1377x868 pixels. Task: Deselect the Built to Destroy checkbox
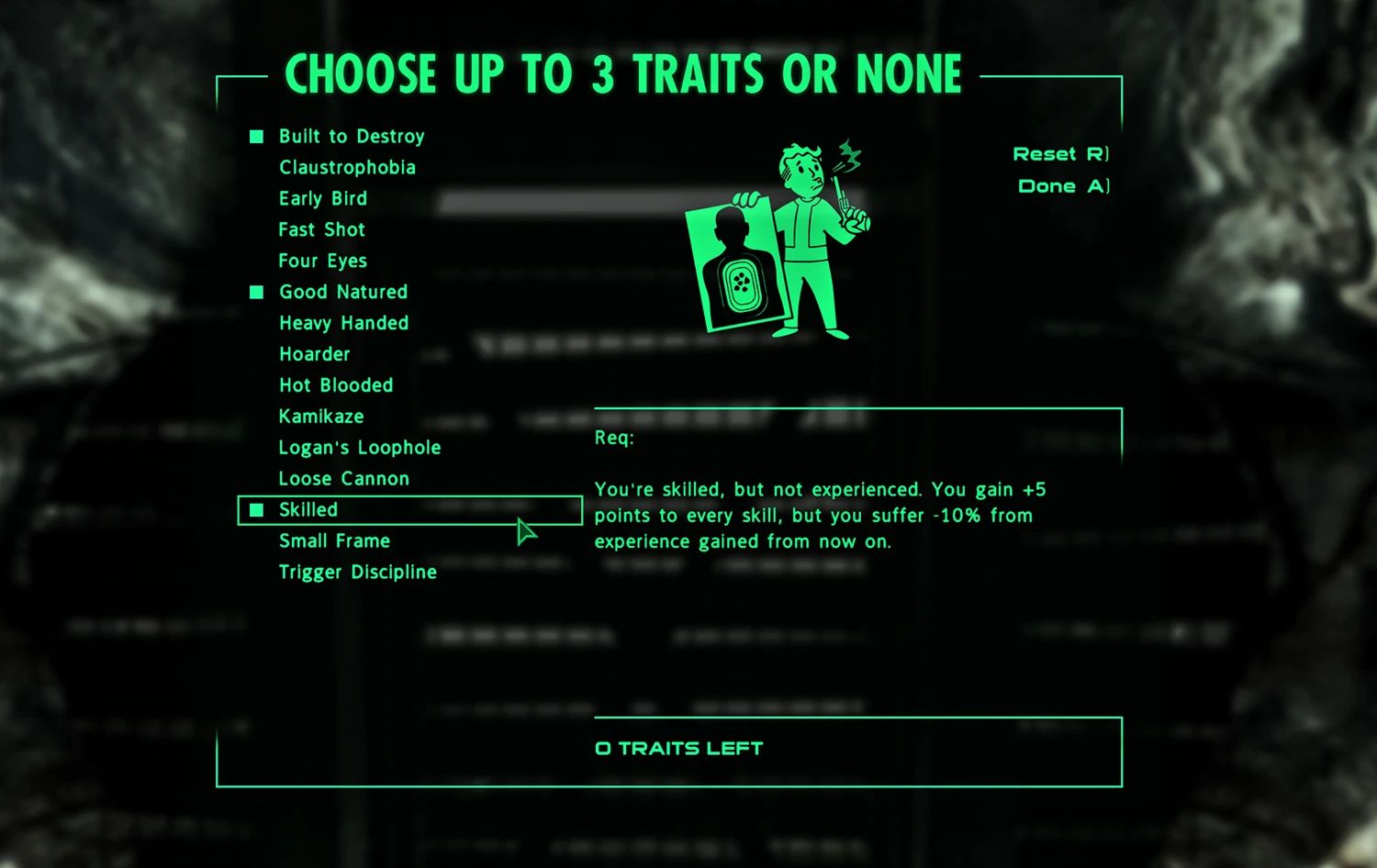[255, 136]
